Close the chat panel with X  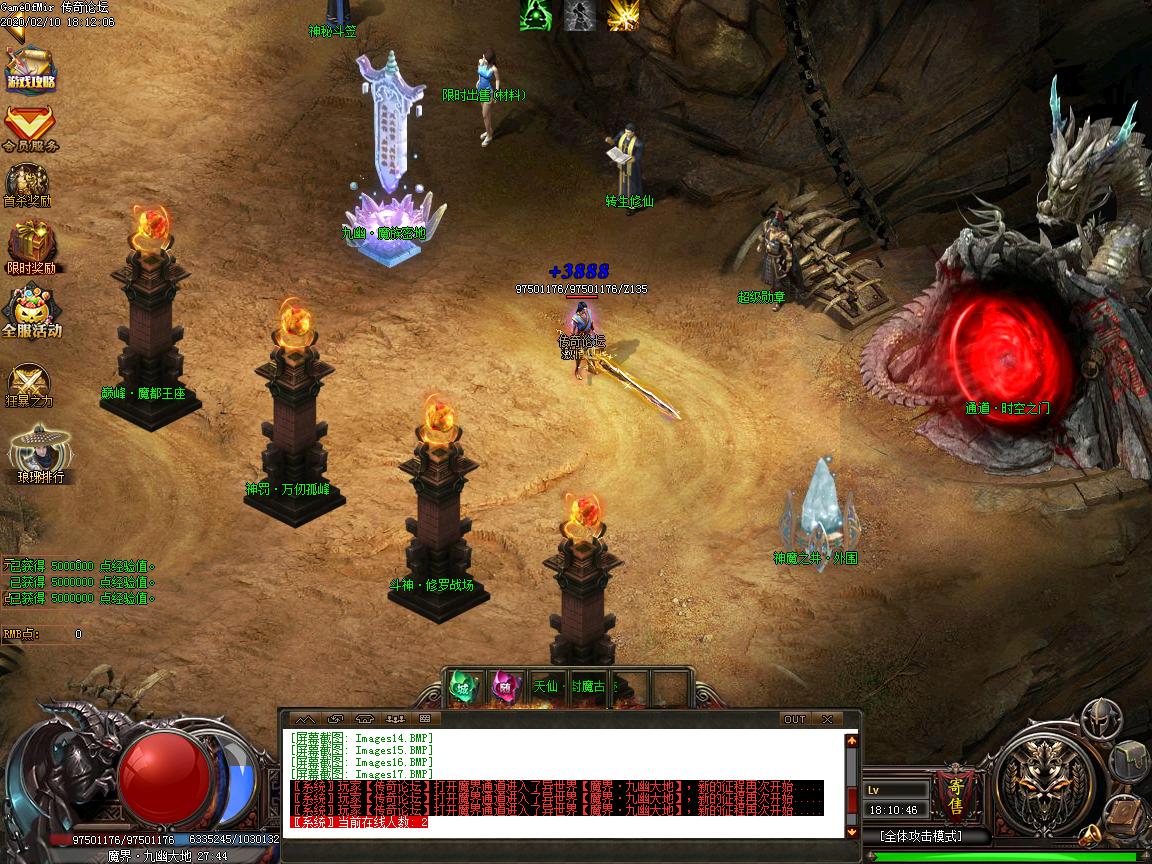point(827,719)
